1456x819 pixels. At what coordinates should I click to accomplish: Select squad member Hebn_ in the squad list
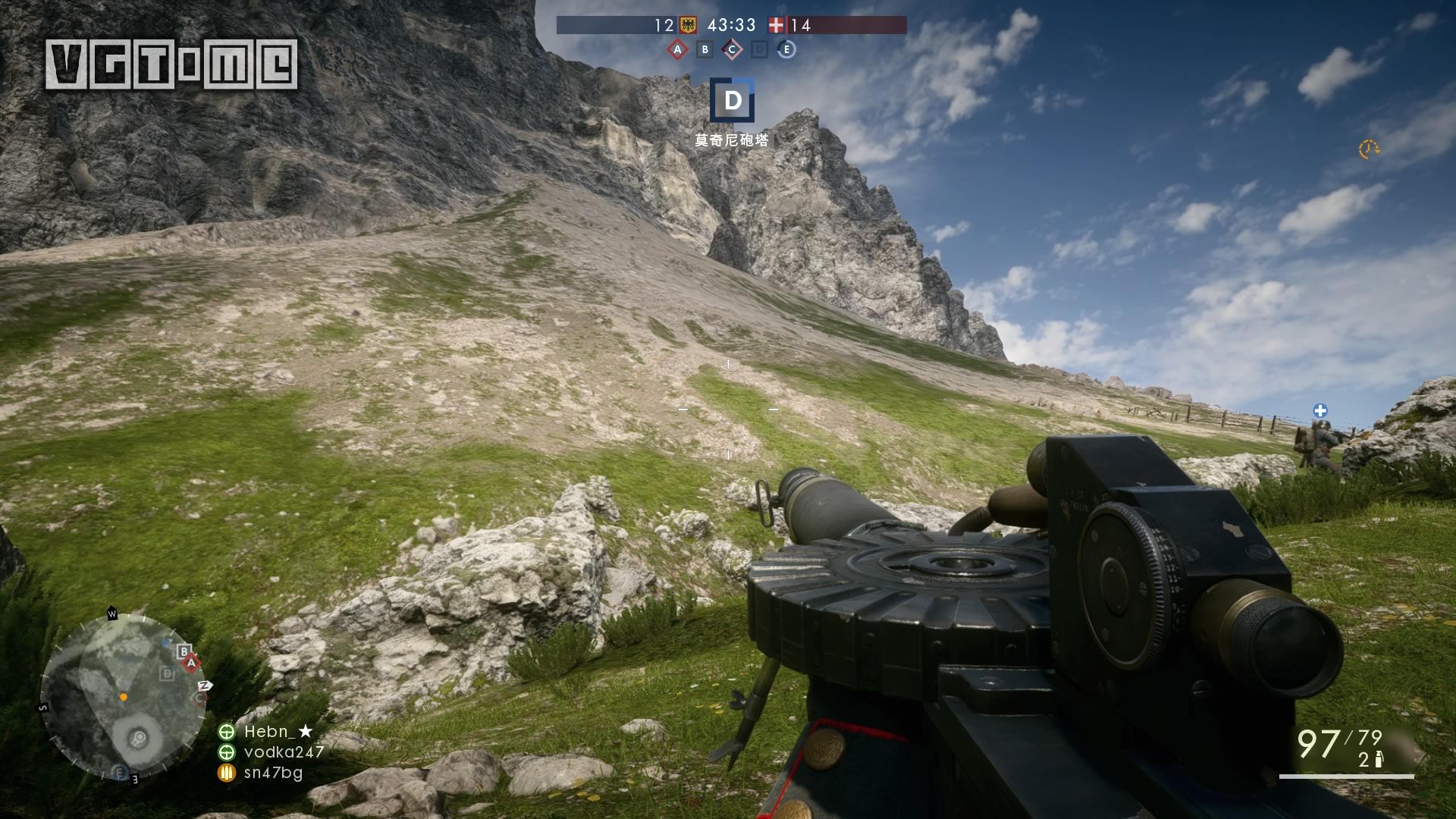tap(265, 732)
